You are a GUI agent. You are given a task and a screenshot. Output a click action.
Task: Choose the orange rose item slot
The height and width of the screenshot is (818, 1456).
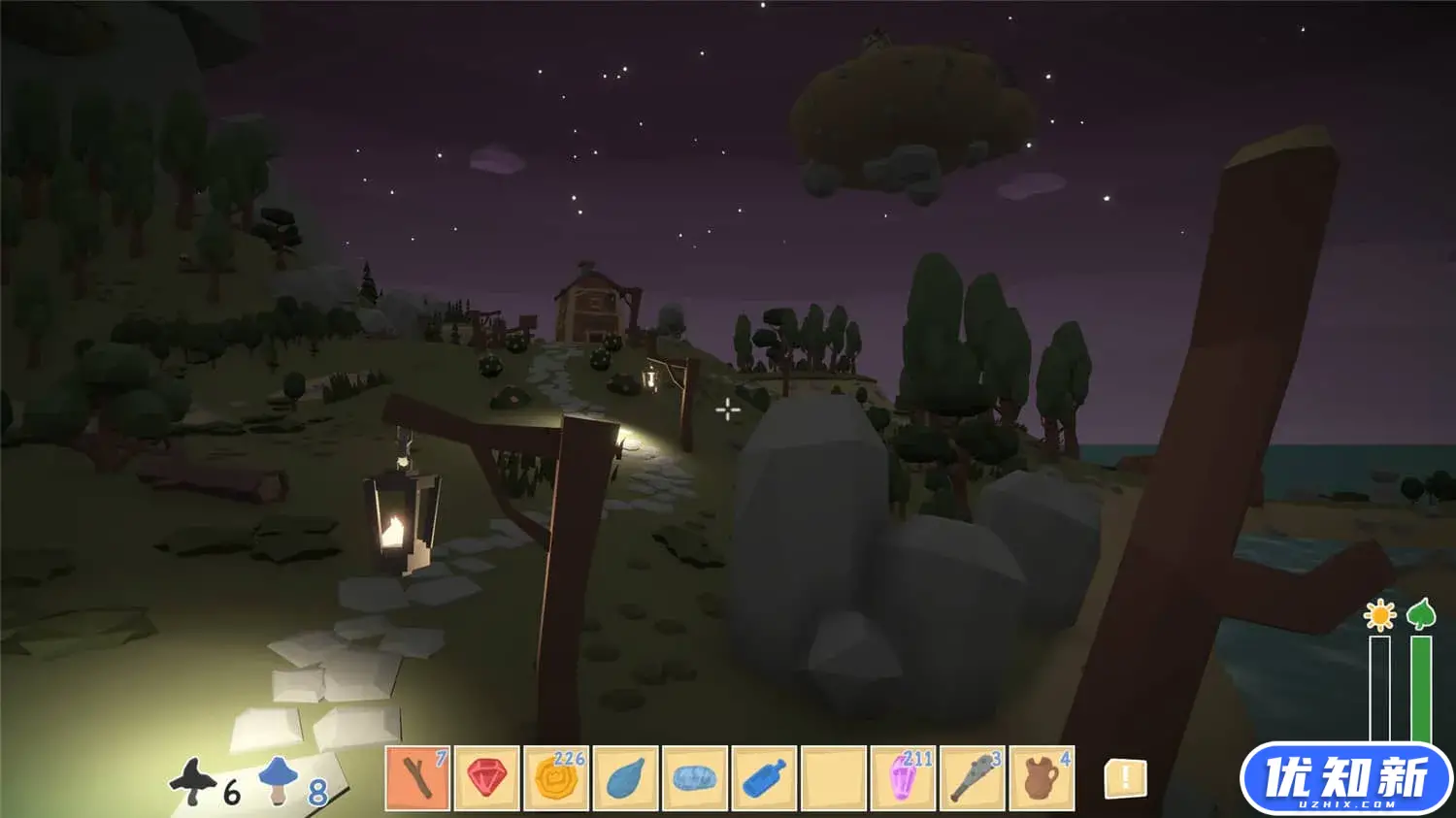(x=556, y=777)
